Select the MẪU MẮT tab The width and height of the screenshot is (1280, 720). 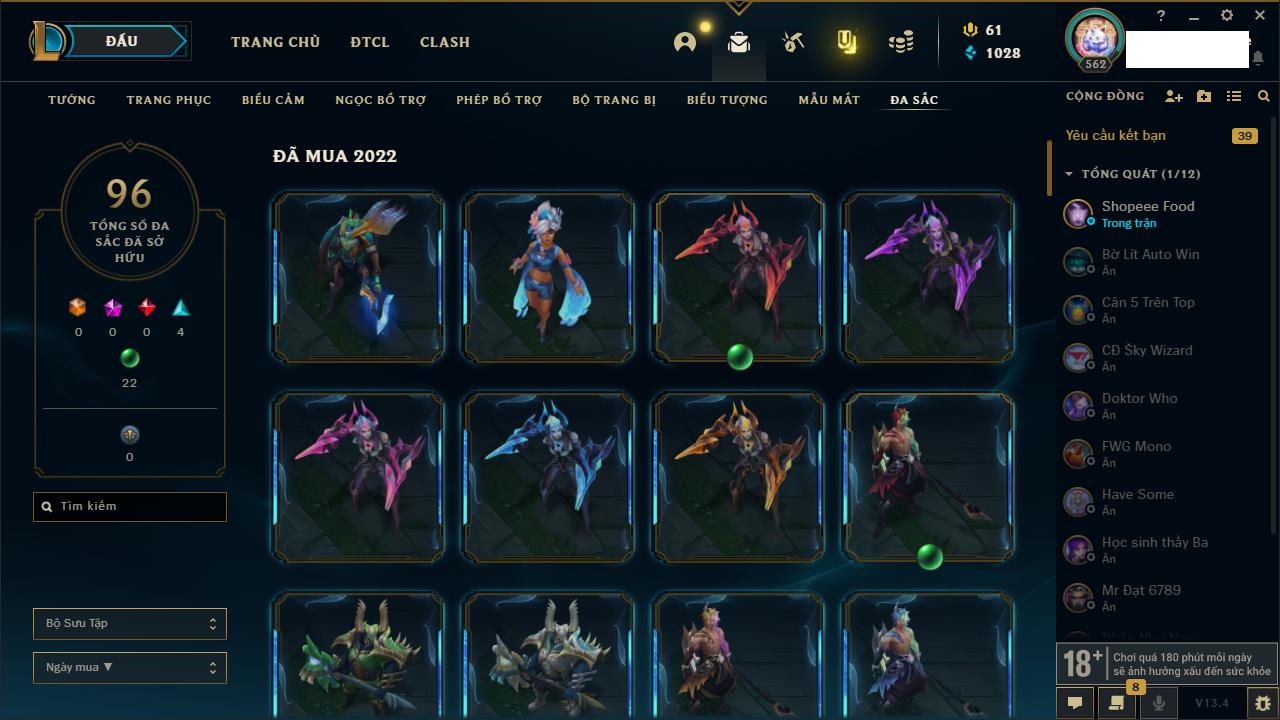(x=829, y=100)
